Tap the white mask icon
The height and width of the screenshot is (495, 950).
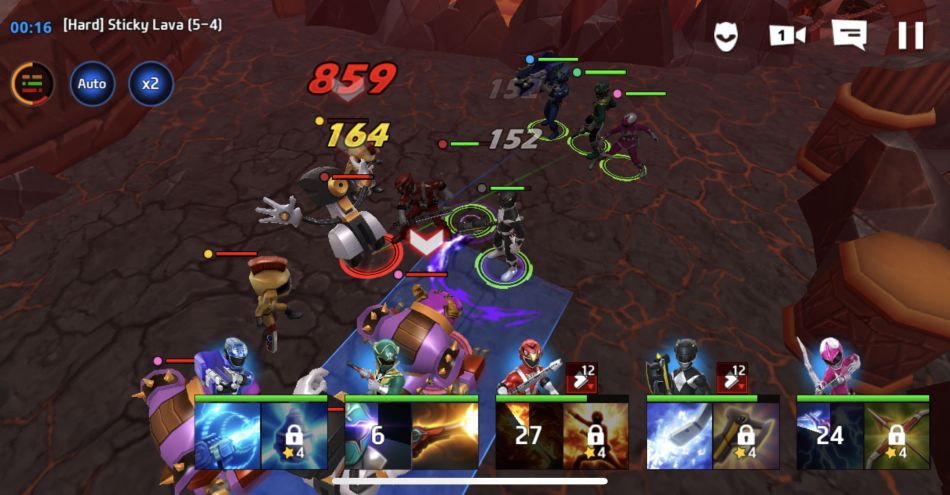coord(725,37)
